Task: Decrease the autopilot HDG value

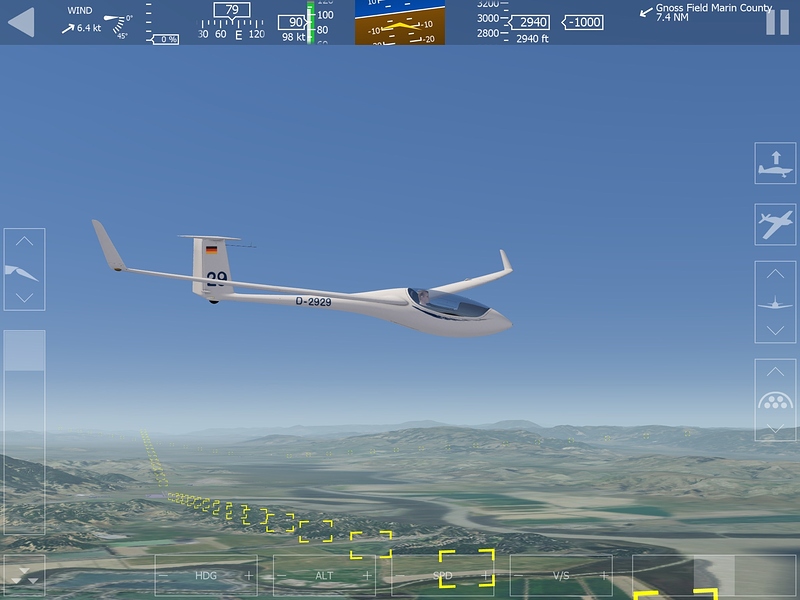Action: pyautogui.click(x=163, y=576)
